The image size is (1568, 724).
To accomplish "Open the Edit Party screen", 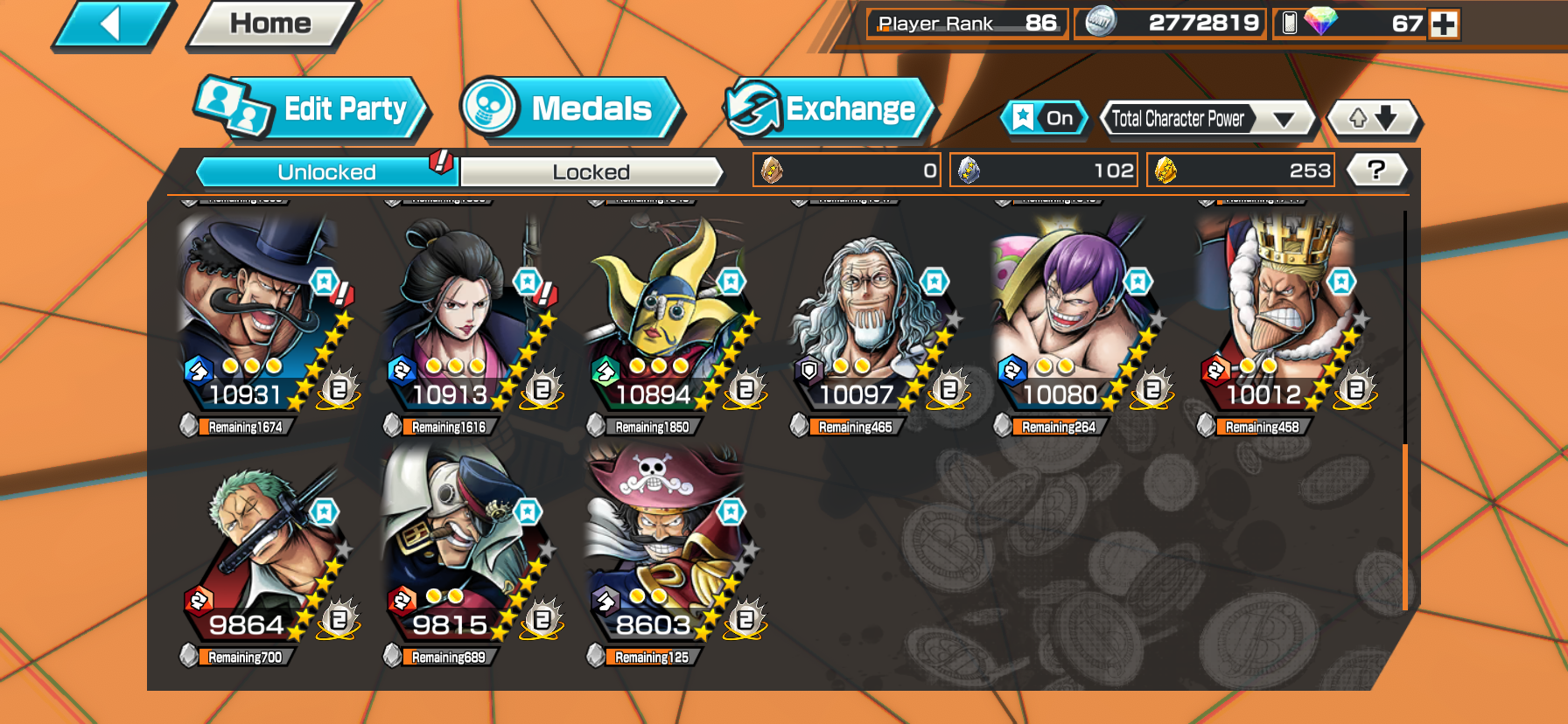I will (311, 109).
